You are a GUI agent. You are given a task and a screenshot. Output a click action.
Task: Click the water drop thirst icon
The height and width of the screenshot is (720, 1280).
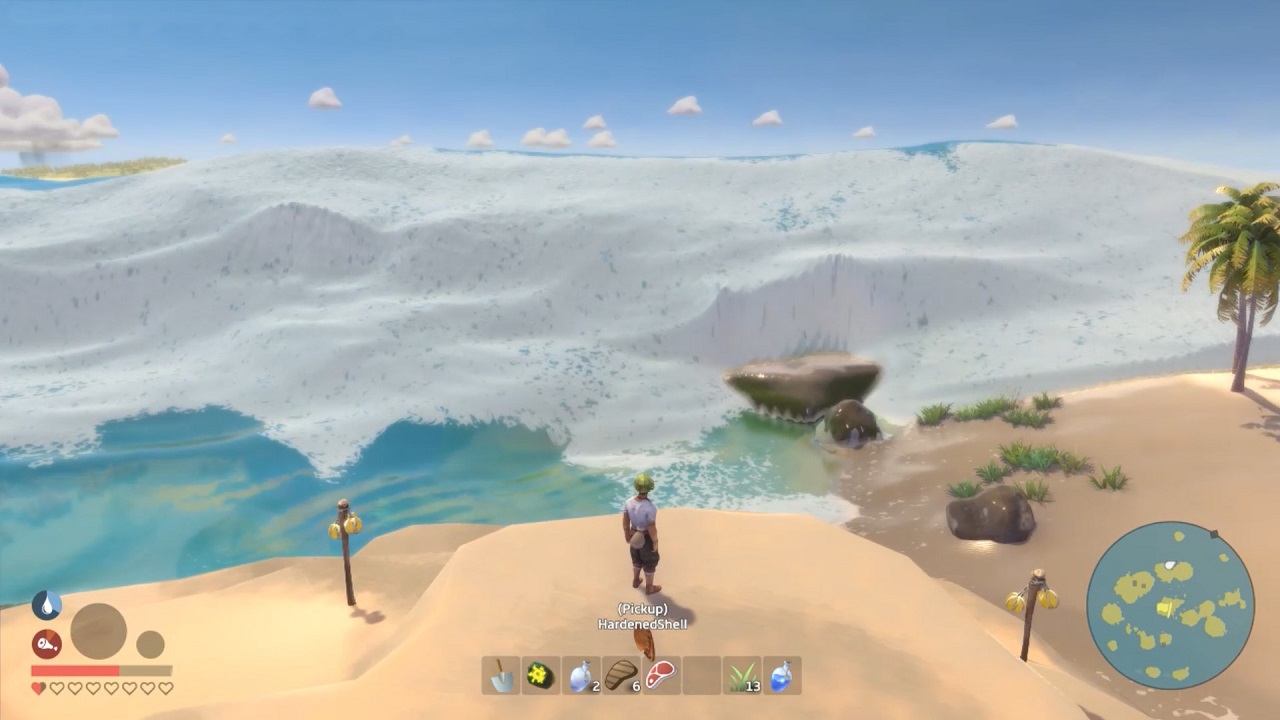pos(46,605)
